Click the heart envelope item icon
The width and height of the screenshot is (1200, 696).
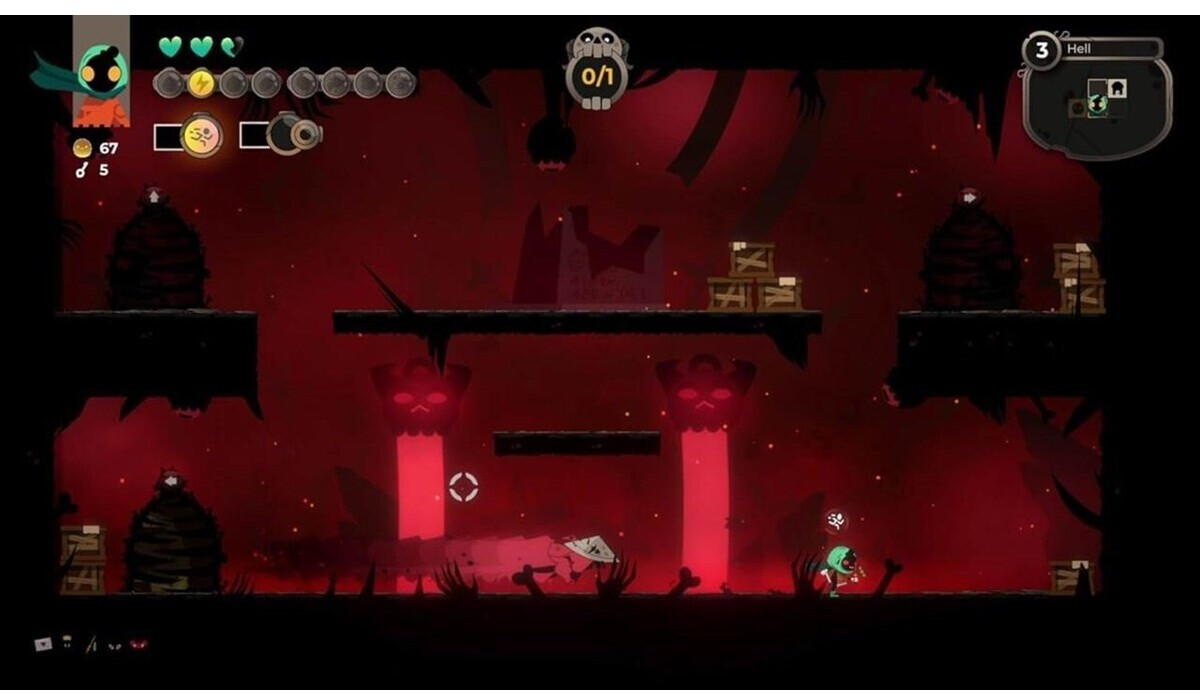coord(44,644)
